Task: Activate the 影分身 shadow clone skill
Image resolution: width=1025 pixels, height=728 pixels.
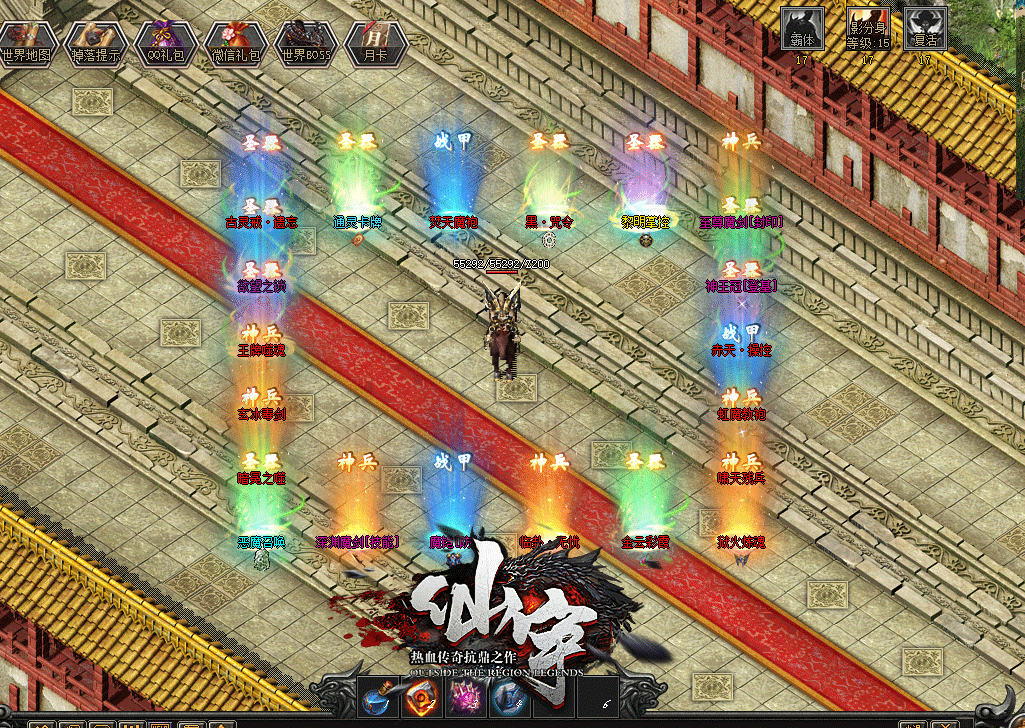Action: click(867, 30)
